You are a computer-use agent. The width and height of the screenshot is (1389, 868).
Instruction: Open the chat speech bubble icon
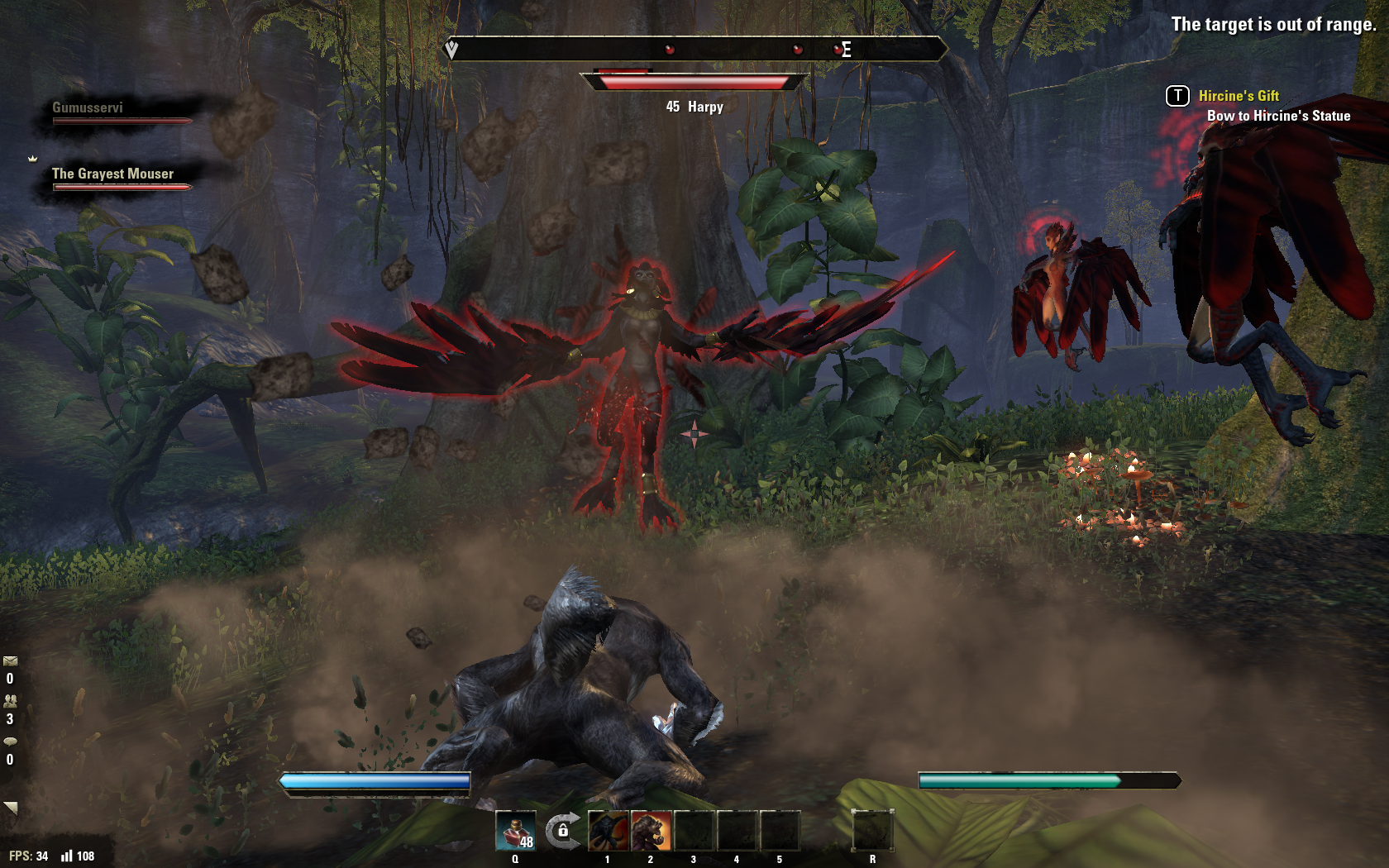[x=10, y=742]
